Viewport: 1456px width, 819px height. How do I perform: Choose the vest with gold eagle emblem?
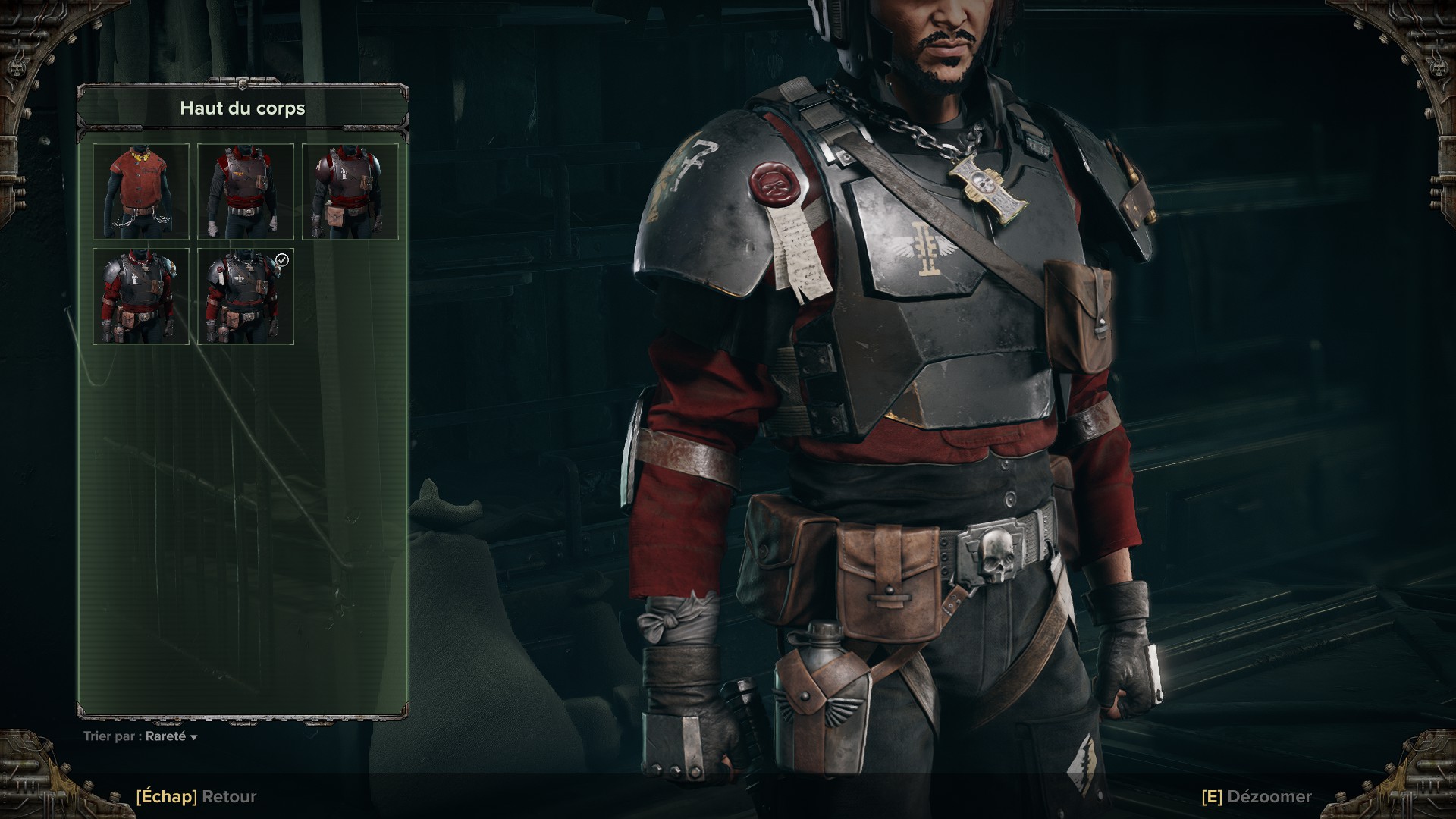246,192
